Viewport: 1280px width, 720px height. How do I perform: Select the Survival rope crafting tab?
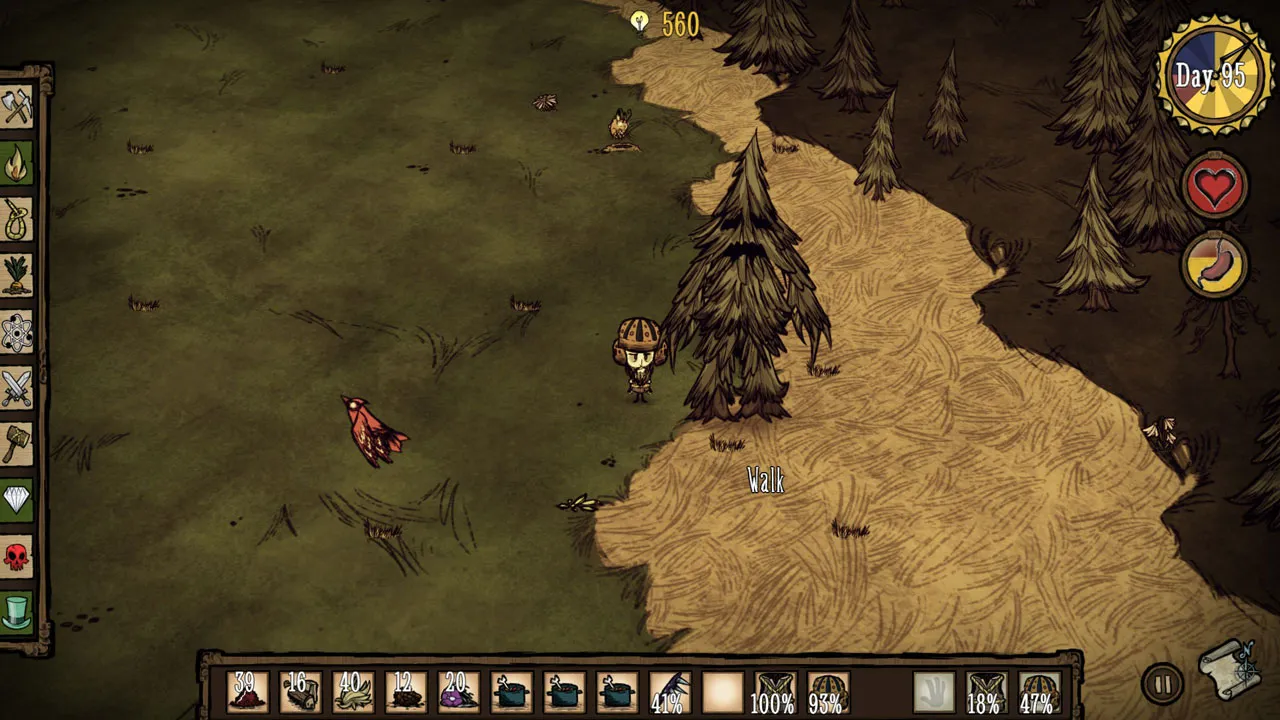point(17,219)
